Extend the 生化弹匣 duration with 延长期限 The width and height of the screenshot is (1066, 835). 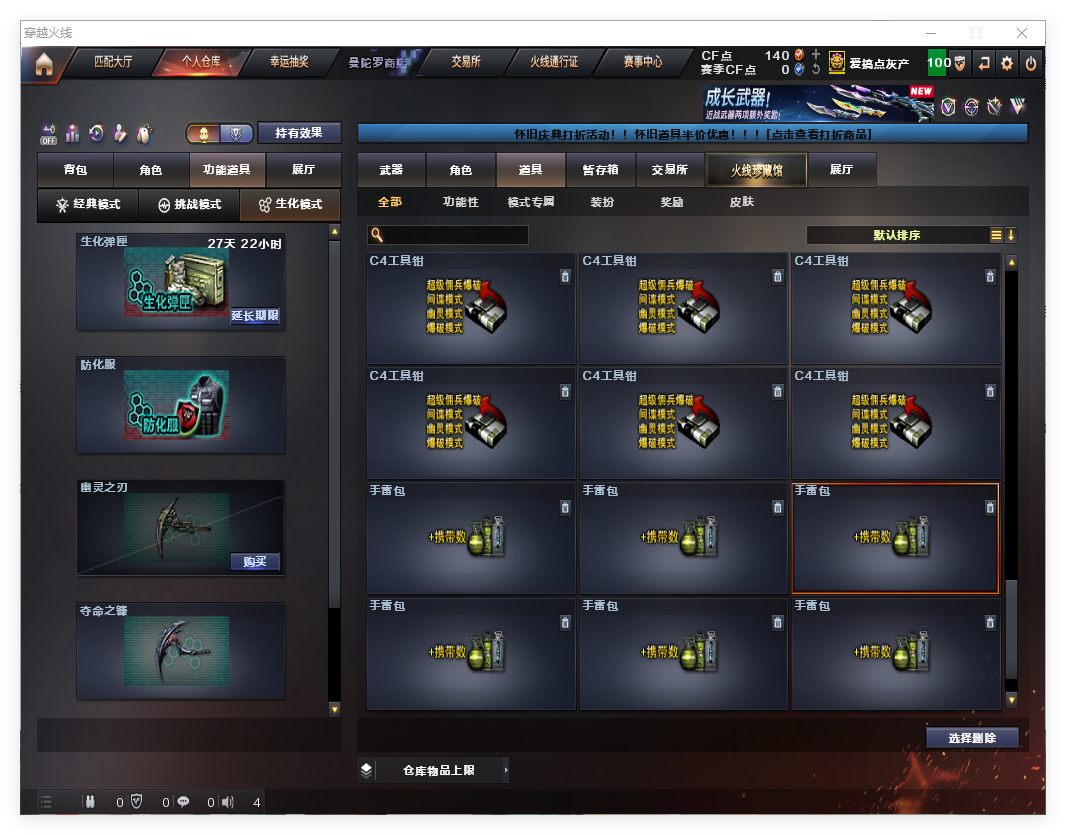(x=255, y=316)
